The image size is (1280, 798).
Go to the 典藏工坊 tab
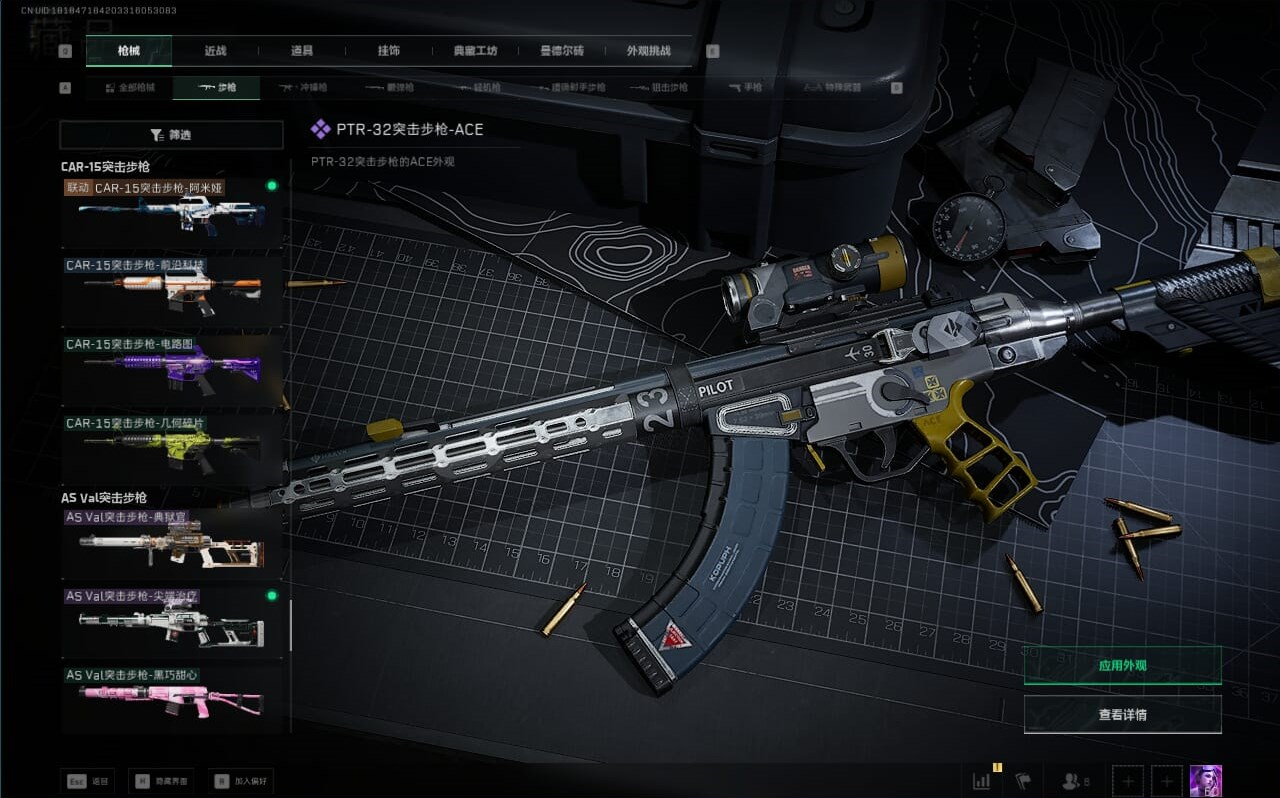point(475,51)
